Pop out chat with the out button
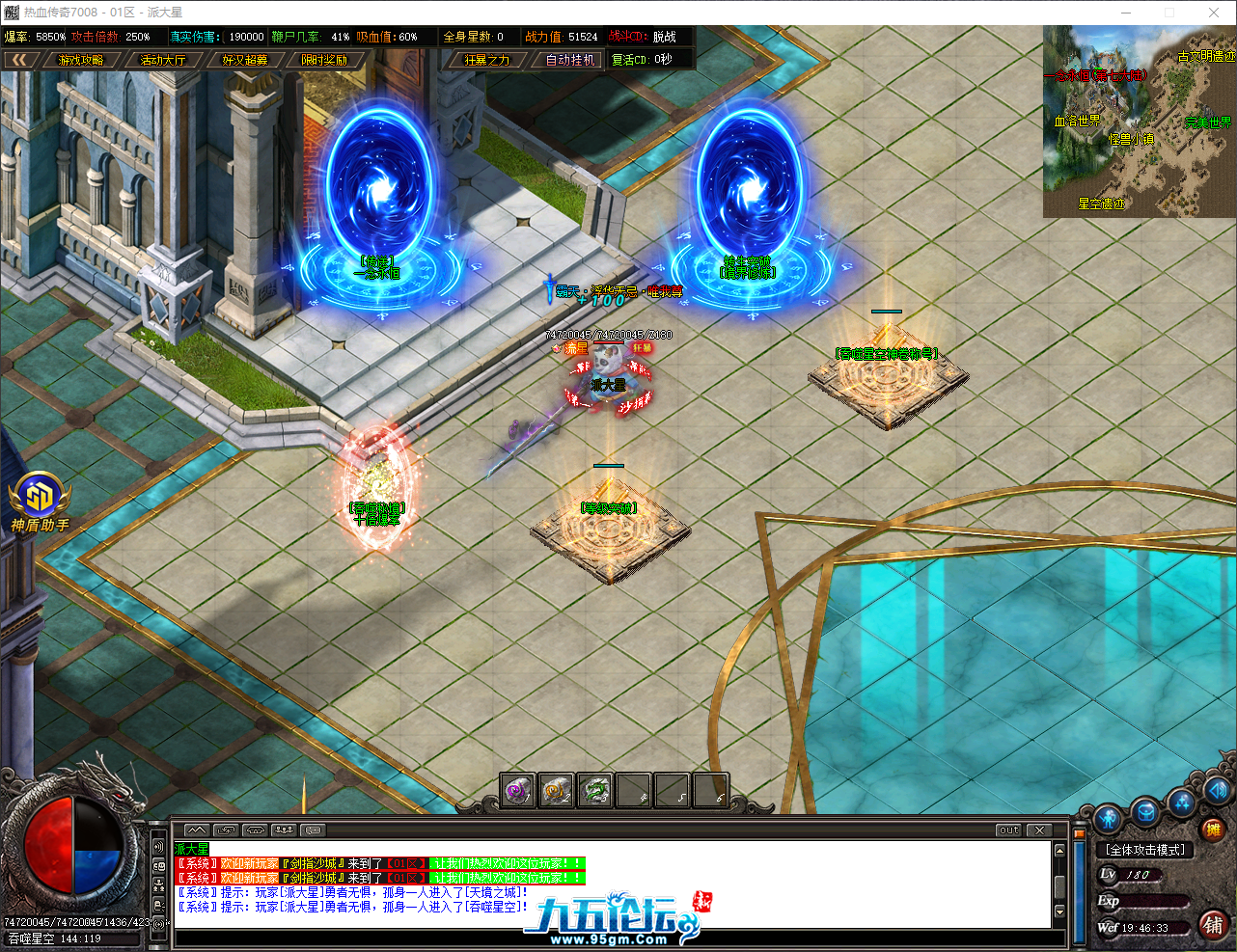 coord(1007,829)
